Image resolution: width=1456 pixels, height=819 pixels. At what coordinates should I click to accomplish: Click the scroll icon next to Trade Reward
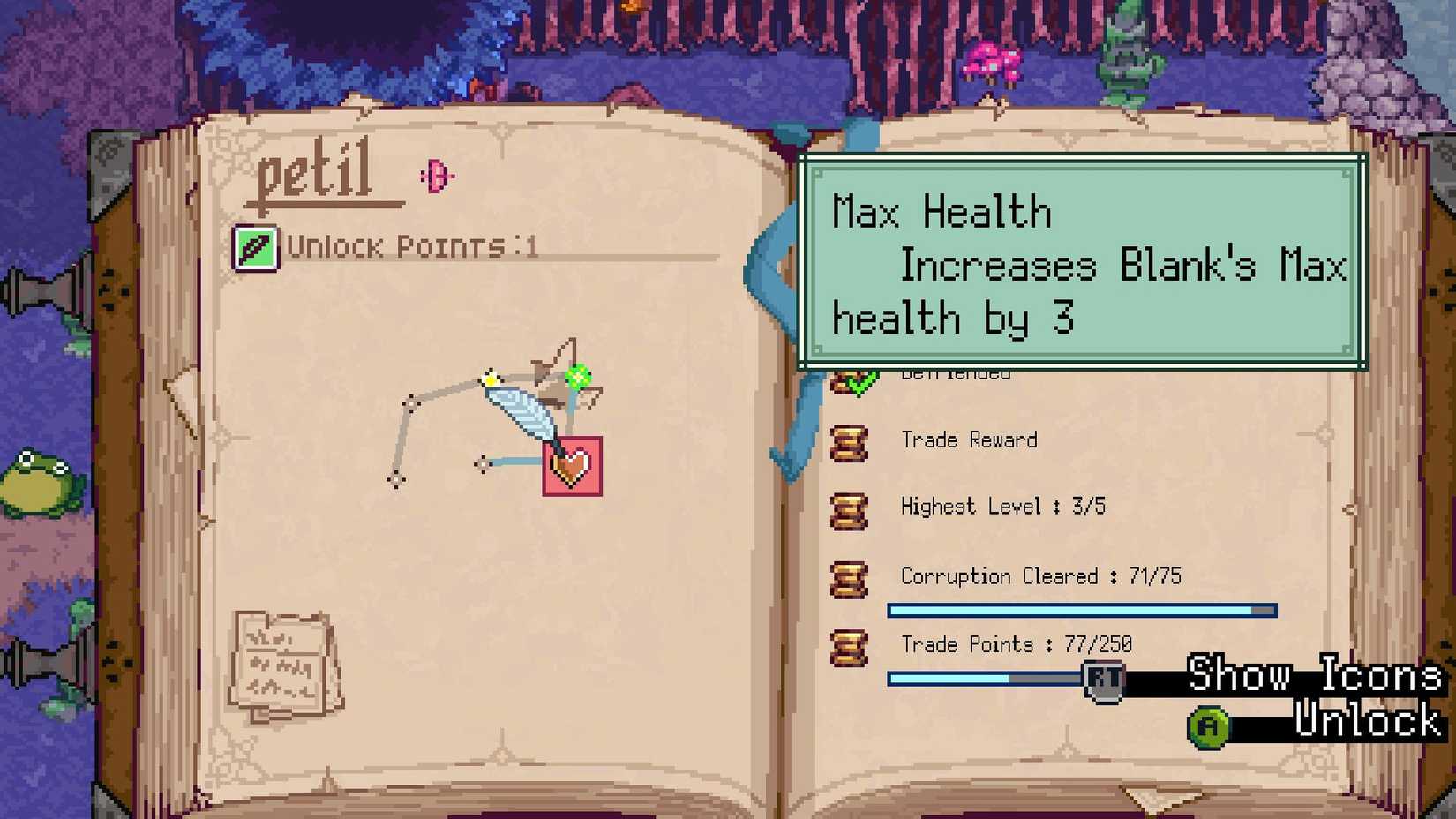click(x=849, y=444)
